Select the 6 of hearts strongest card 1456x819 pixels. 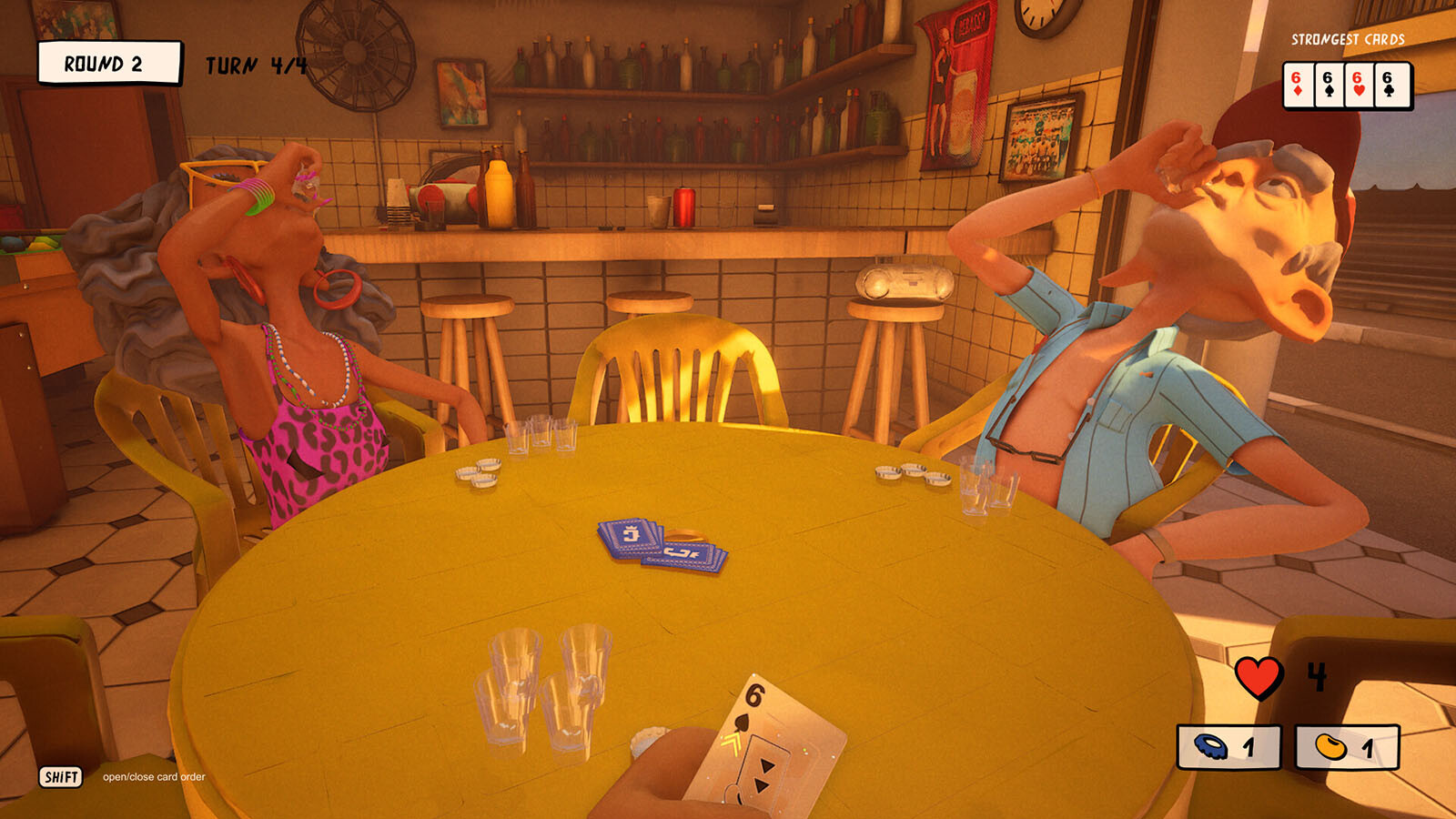(x=1358, y=86)
